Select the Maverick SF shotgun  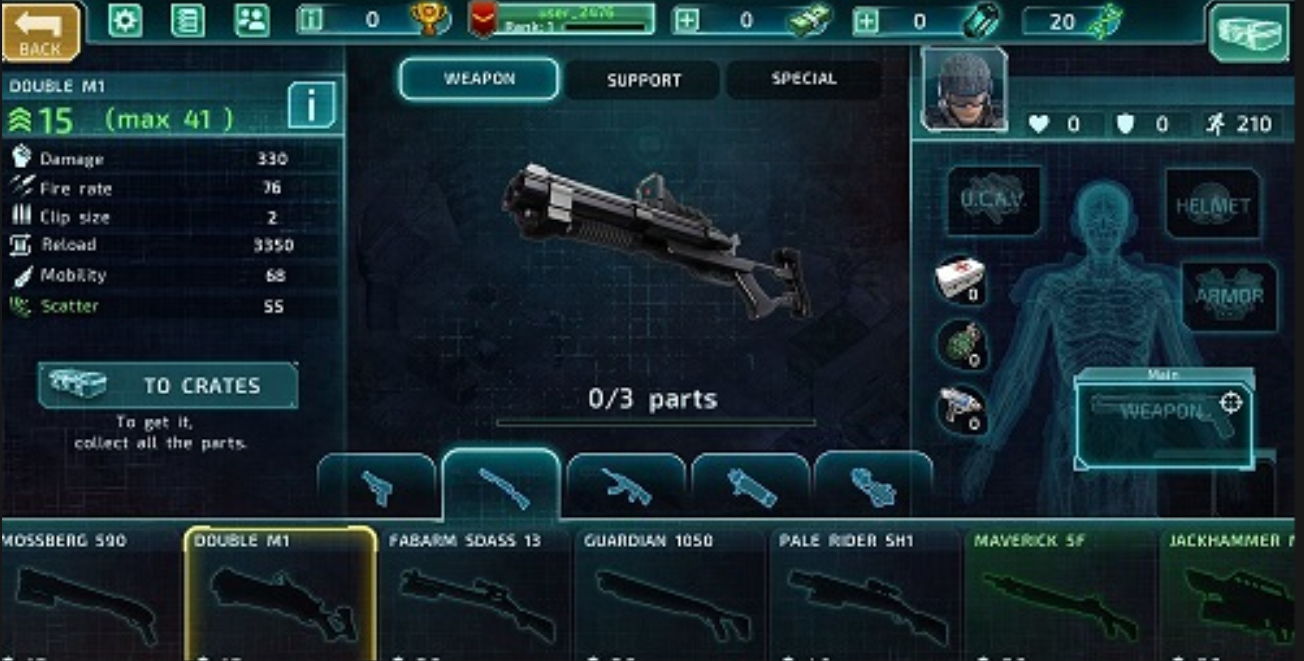pos(1060,590)
